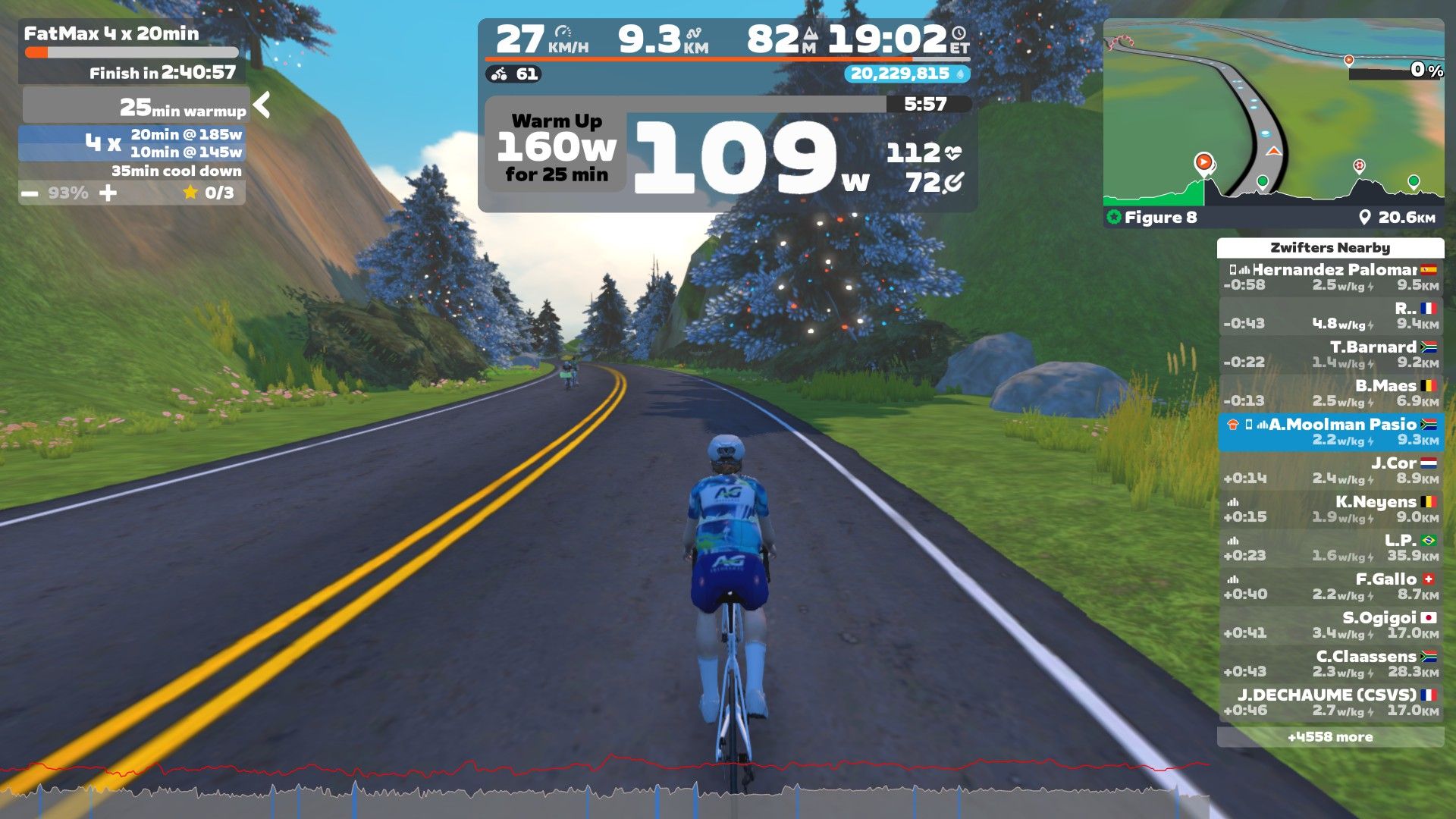Increase workout intensity with the plus button

click(x=108, y=193)
